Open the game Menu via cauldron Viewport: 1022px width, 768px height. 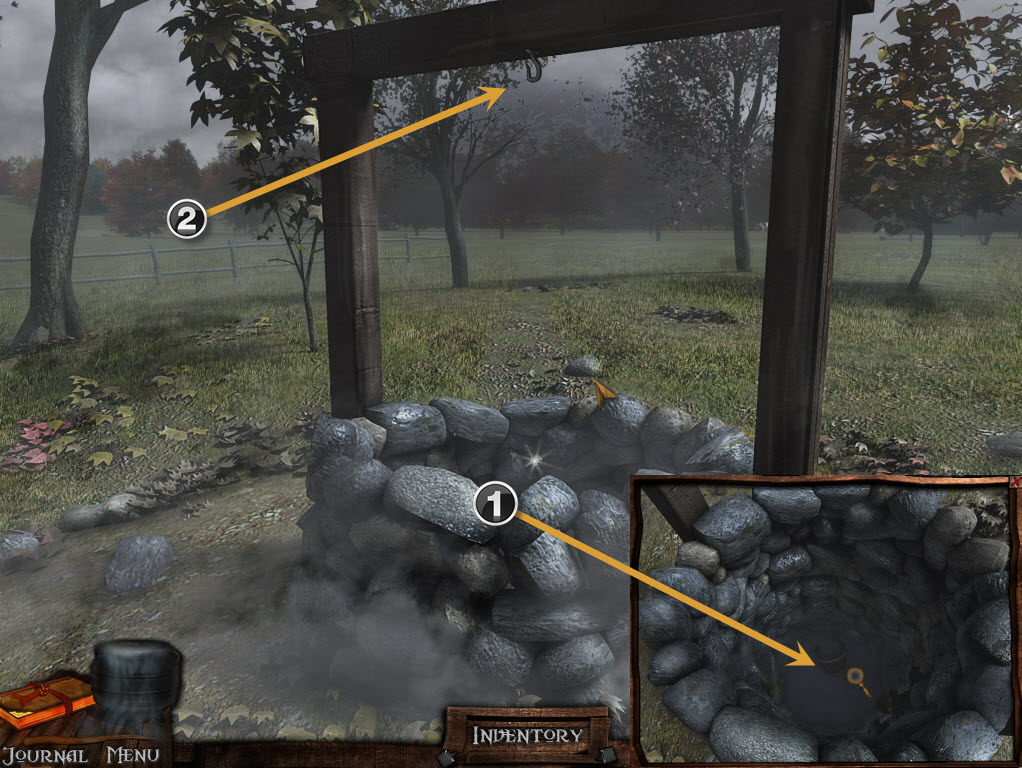pyautogui.click(x=136, y=691)
